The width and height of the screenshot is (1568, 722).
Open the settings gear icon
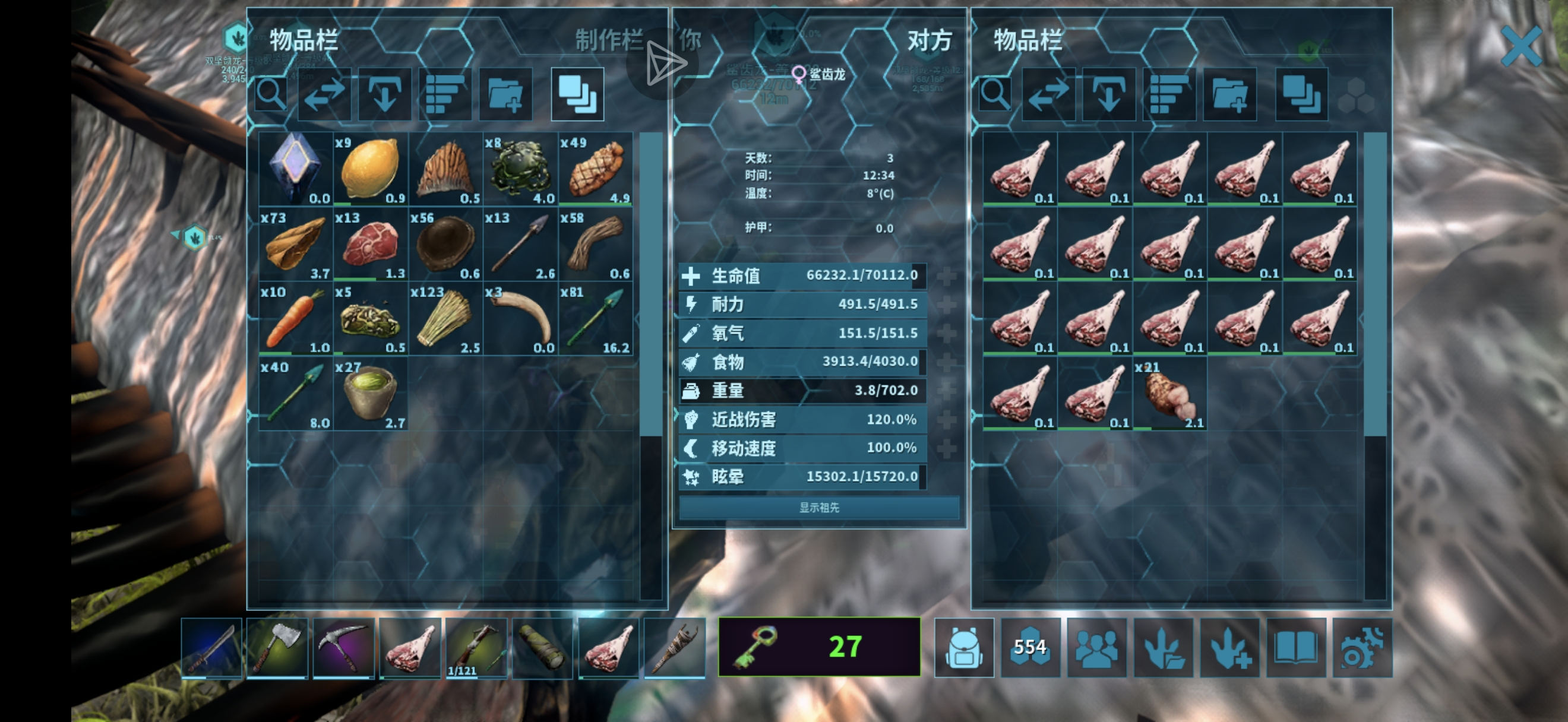pyautogui.click(x=1362, y=647)
